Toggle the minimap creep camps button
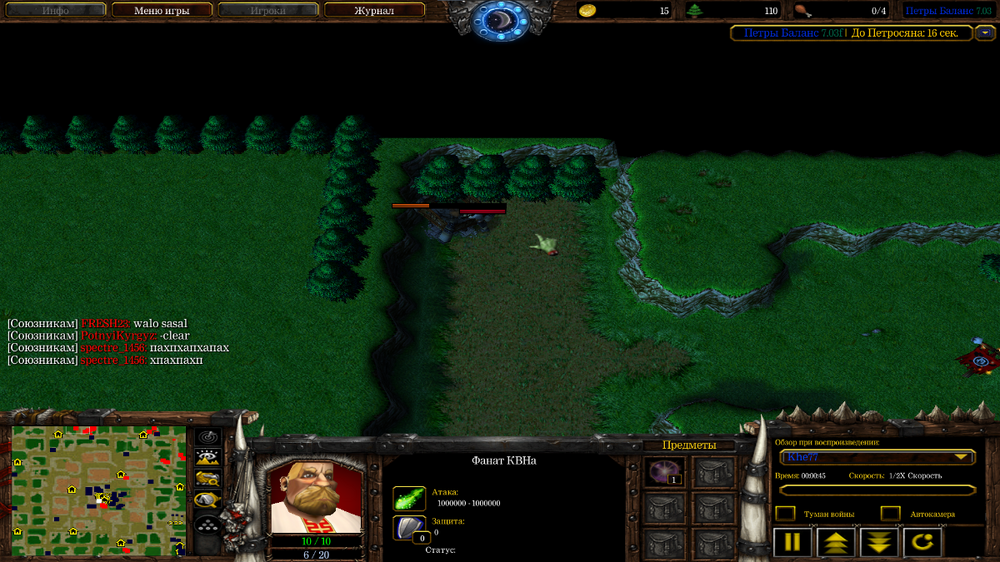Image resolution: width=1000 pixels, height=562 pixels. pos(208,501)
